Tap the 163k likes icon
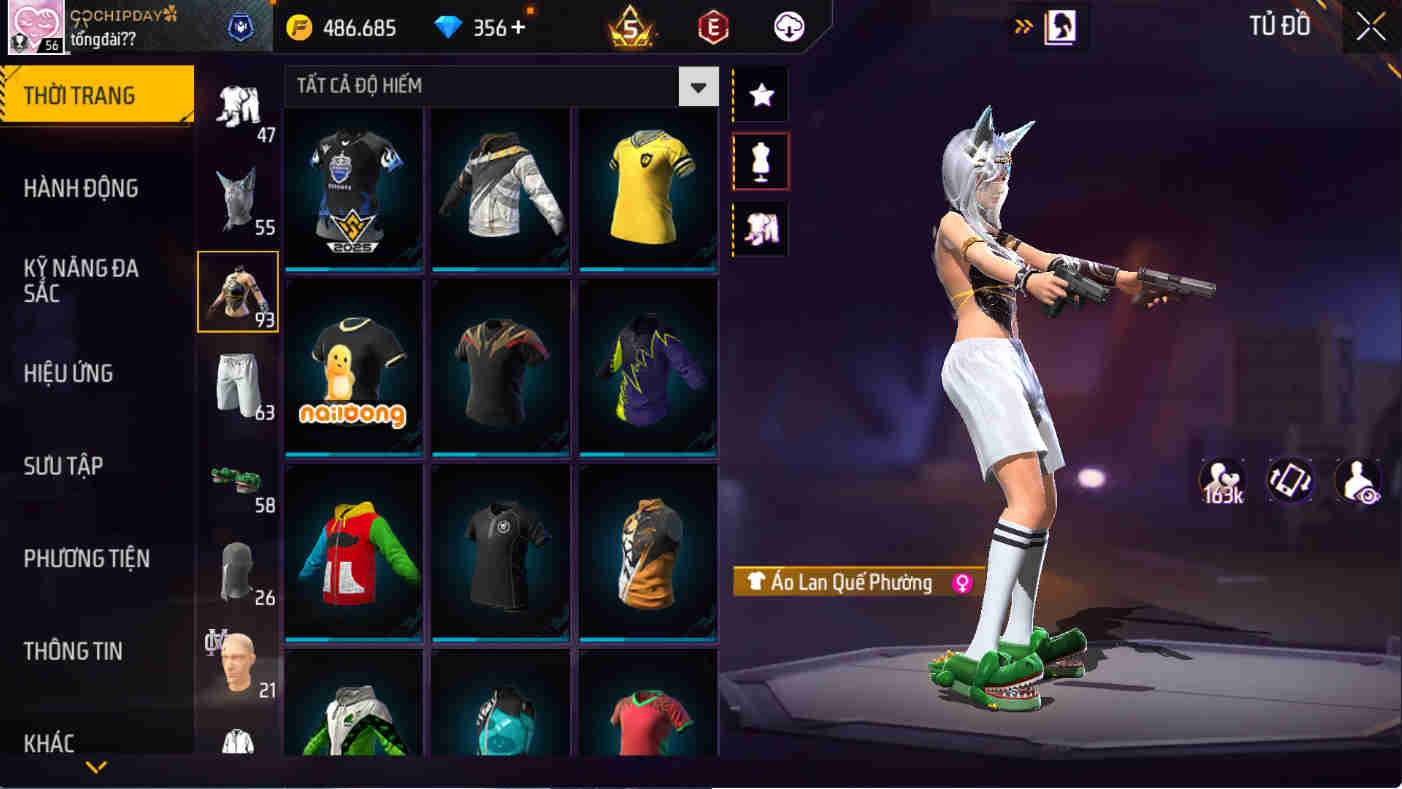This screenshot has height=789, width=1402. pos(1222,481)
